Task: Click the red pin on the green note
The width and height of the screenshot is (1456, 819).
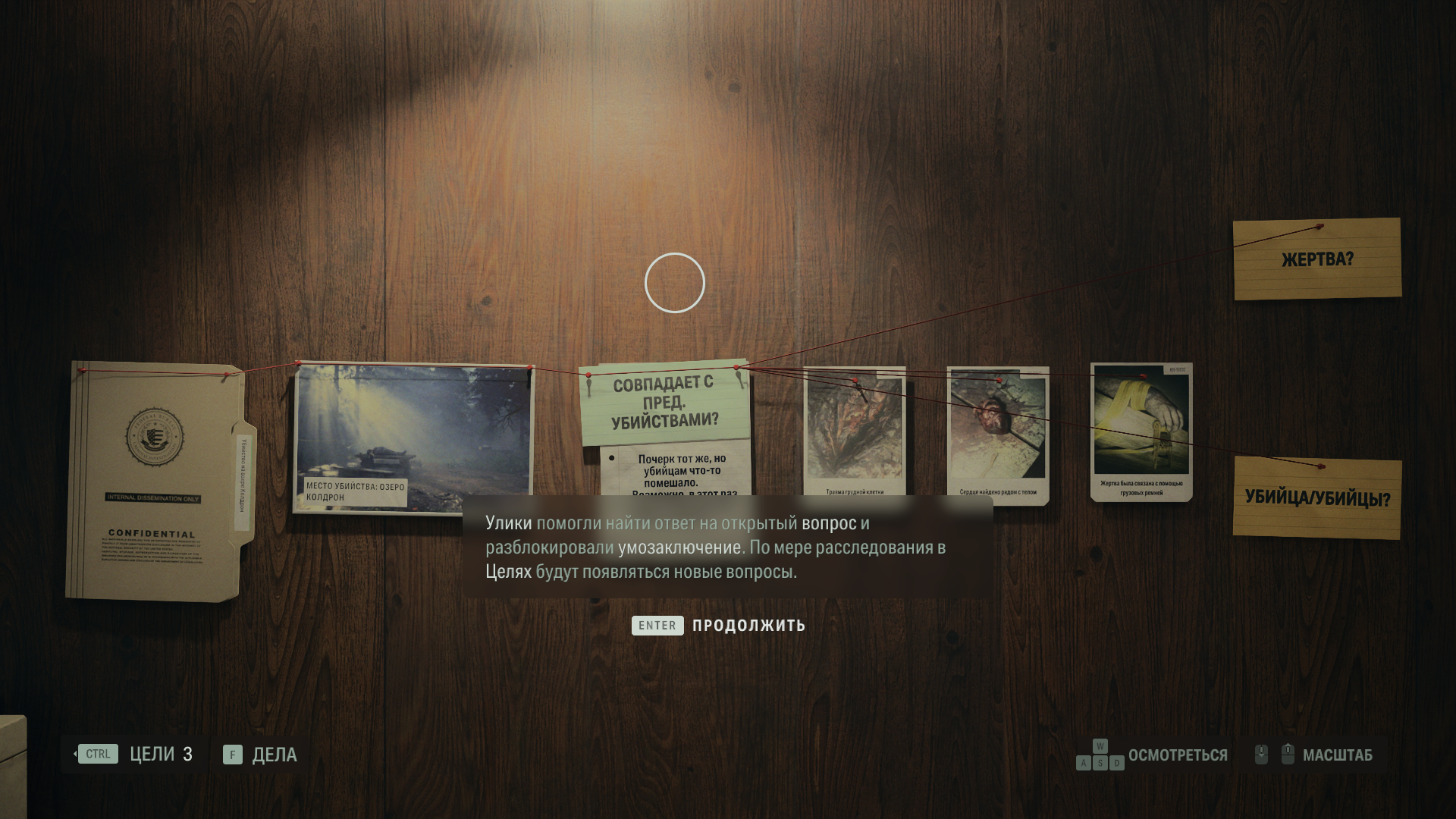Action: (588, 375)
